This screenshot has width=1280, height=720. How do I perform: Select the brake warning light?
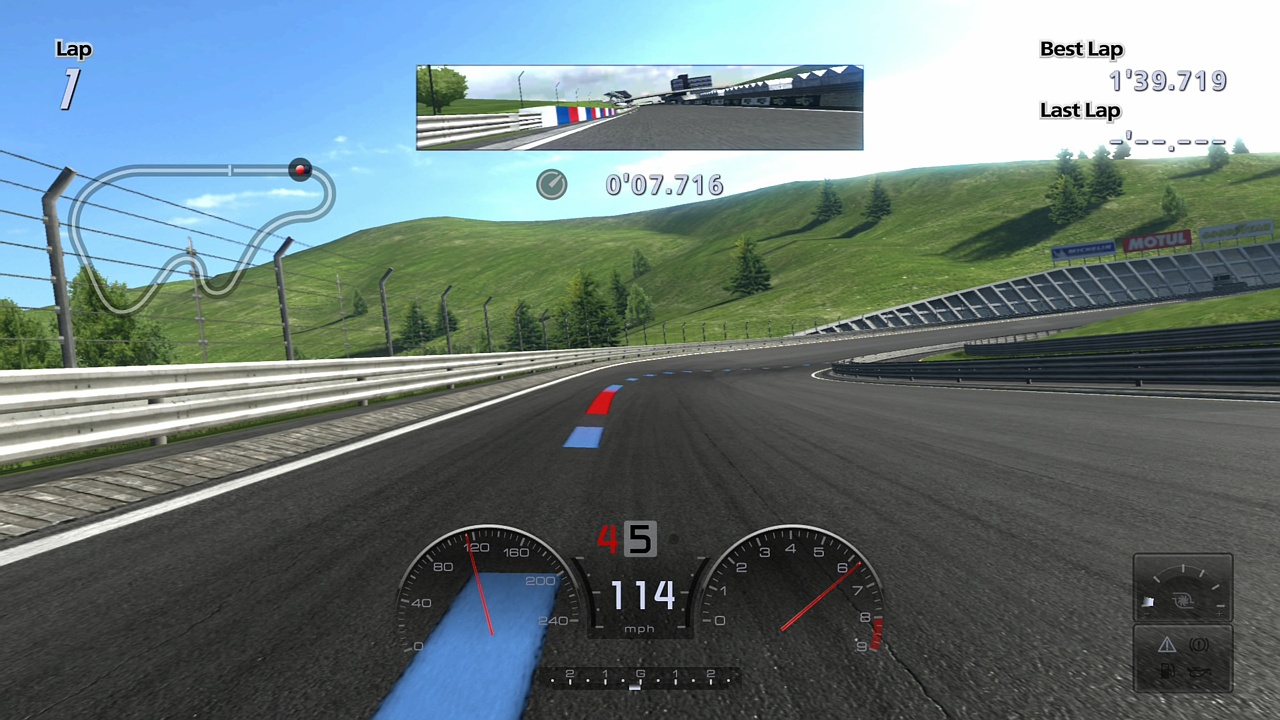coord(1199,644)
